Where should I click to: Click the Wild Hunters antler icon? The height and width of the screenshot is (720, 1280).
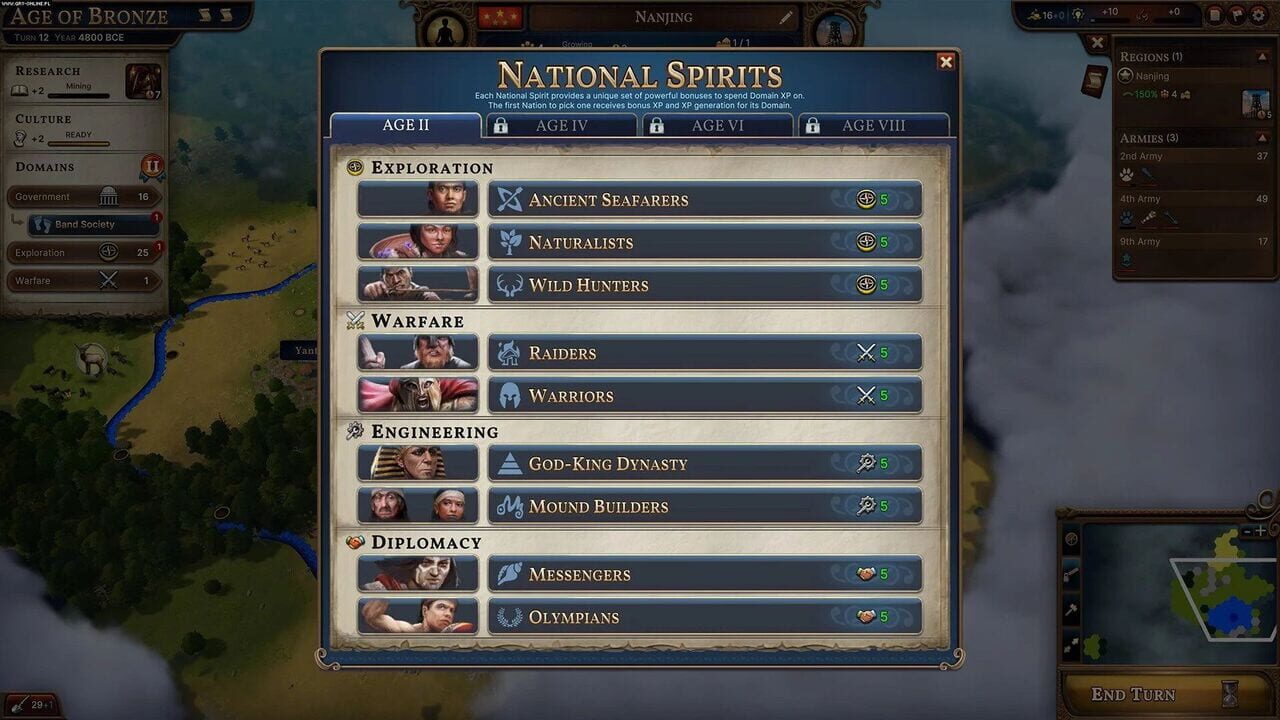click(510, 284)
